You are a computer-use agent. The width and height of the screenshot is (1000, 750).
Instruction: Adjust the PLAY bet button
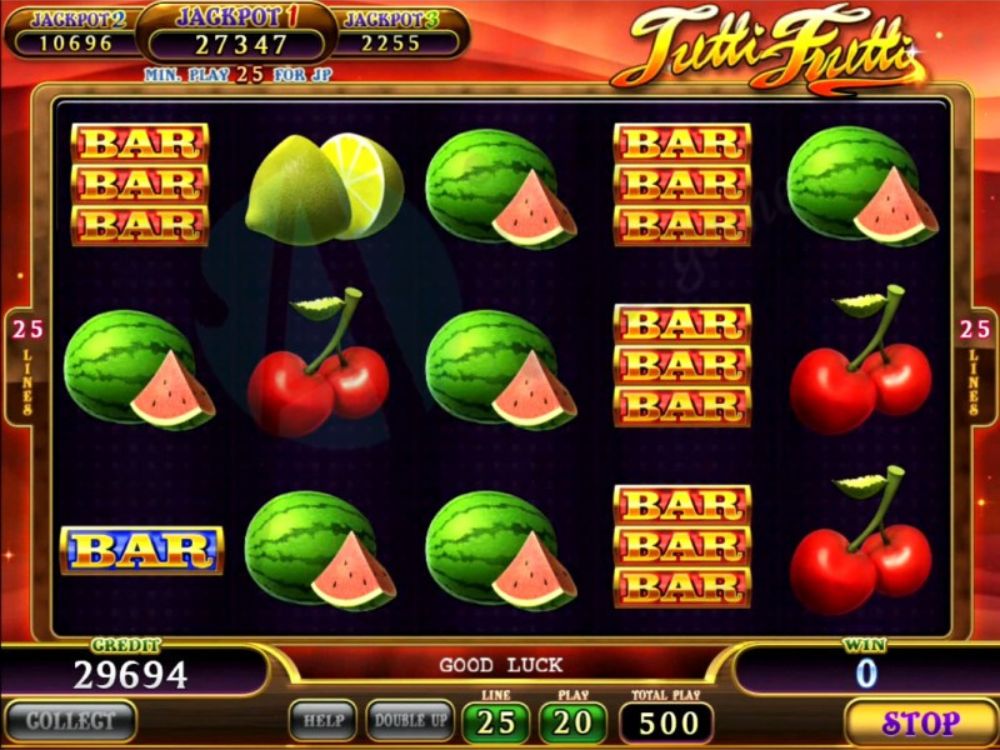coord(573,722)
